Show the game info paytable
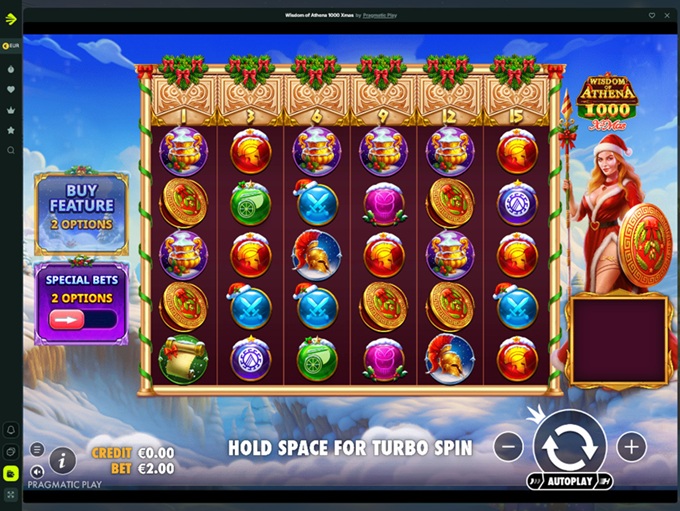The width and height of the screenshot is (680, 511). (63, 459)
